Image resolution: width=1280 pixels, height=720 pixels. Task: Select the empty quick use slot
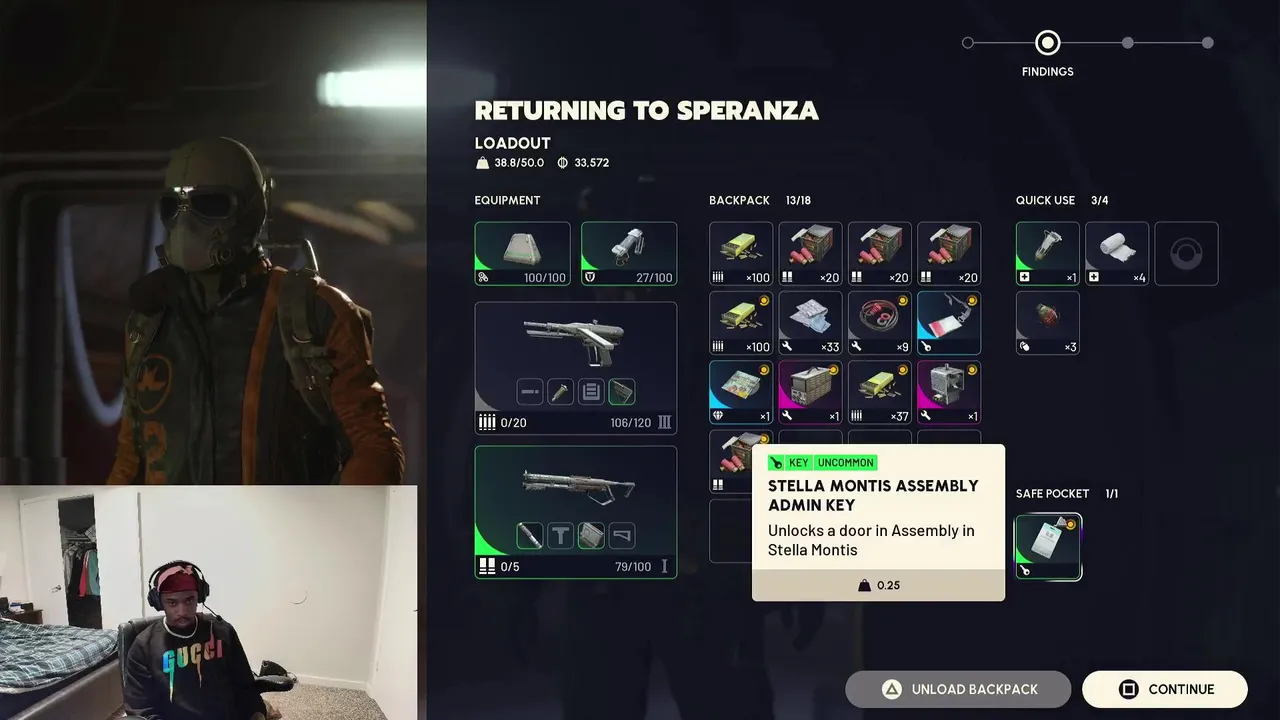tap(1186, 254)
